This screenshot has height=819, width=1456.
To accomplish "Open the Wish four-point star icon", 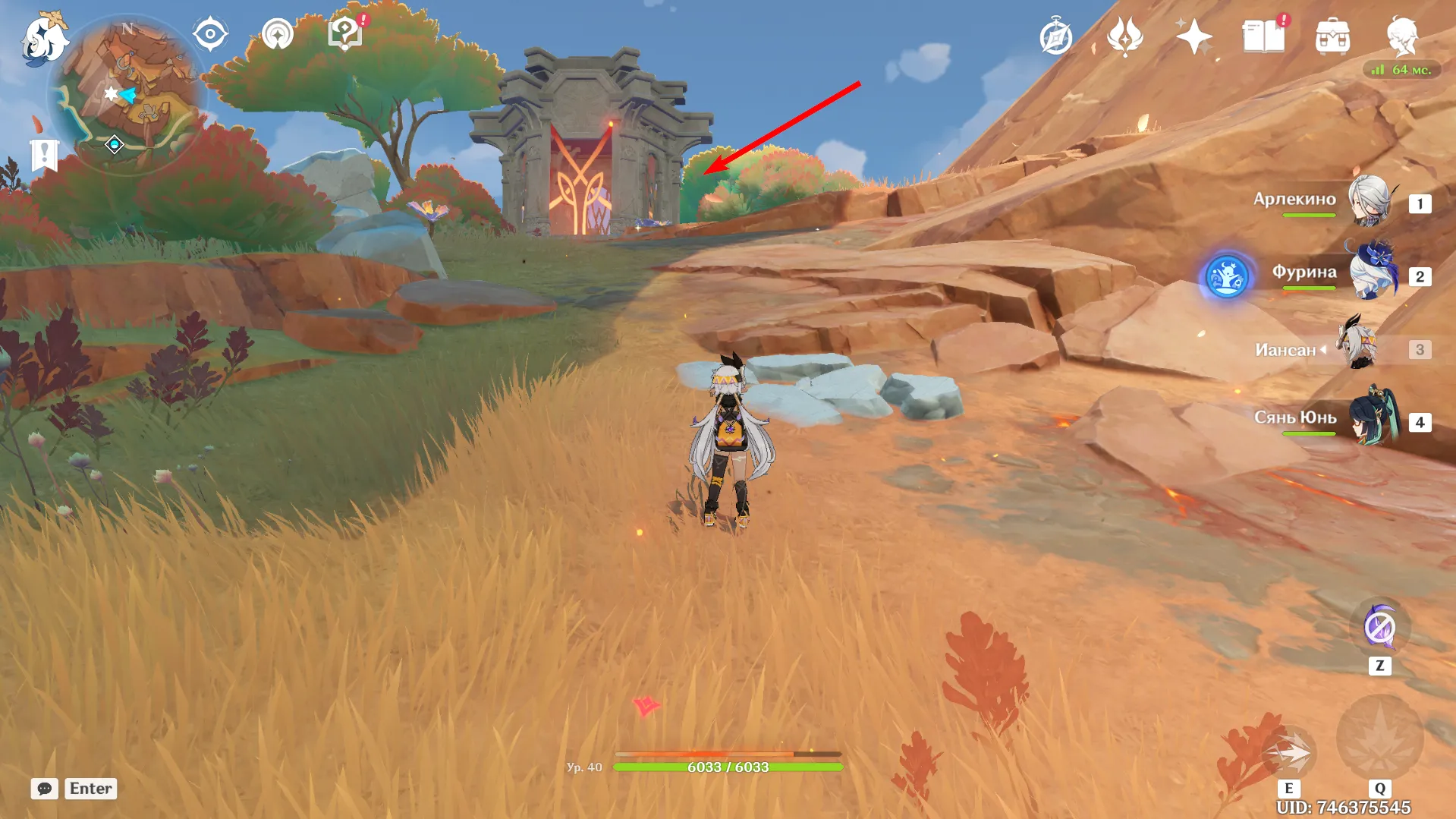I will [1193, 37].
